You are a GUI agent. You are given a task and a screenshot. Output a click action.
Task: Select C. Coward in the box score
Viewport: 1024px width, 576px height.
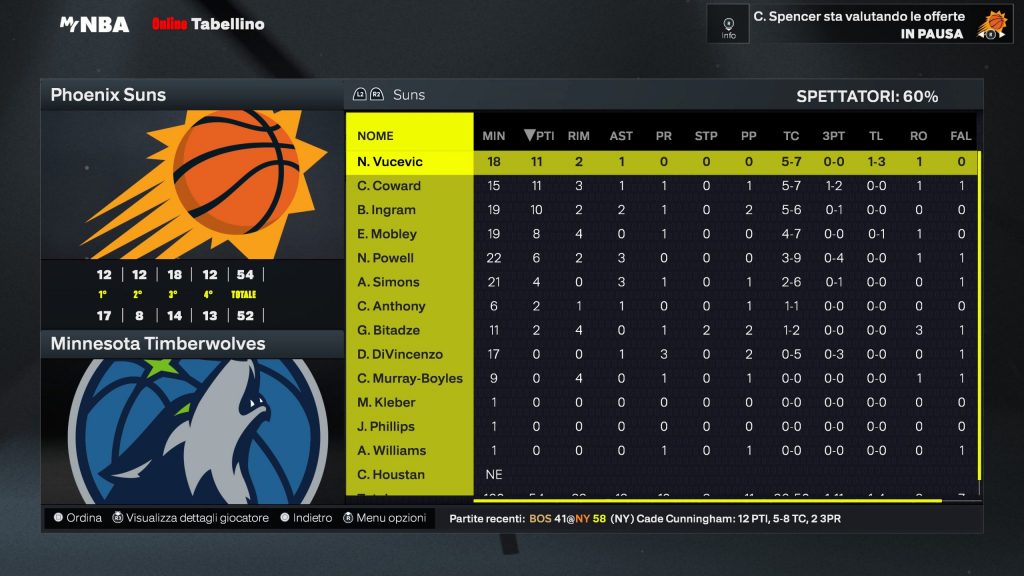point(389,186)
